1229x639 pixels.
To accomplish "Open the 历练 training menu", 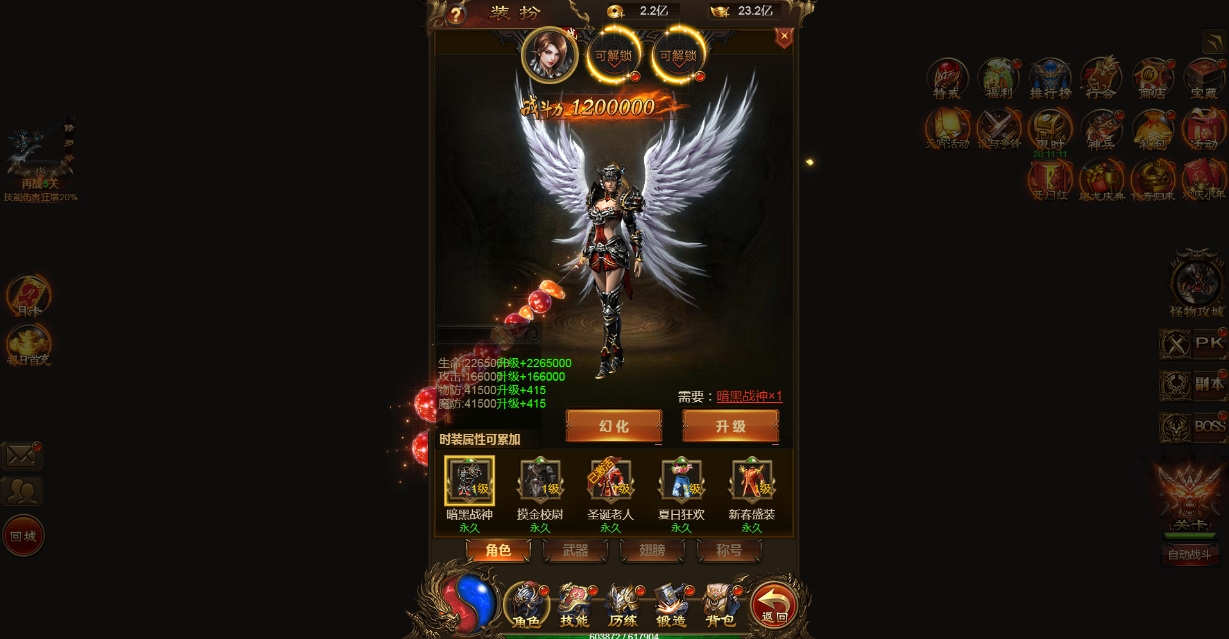I will [x=622, y=604].
